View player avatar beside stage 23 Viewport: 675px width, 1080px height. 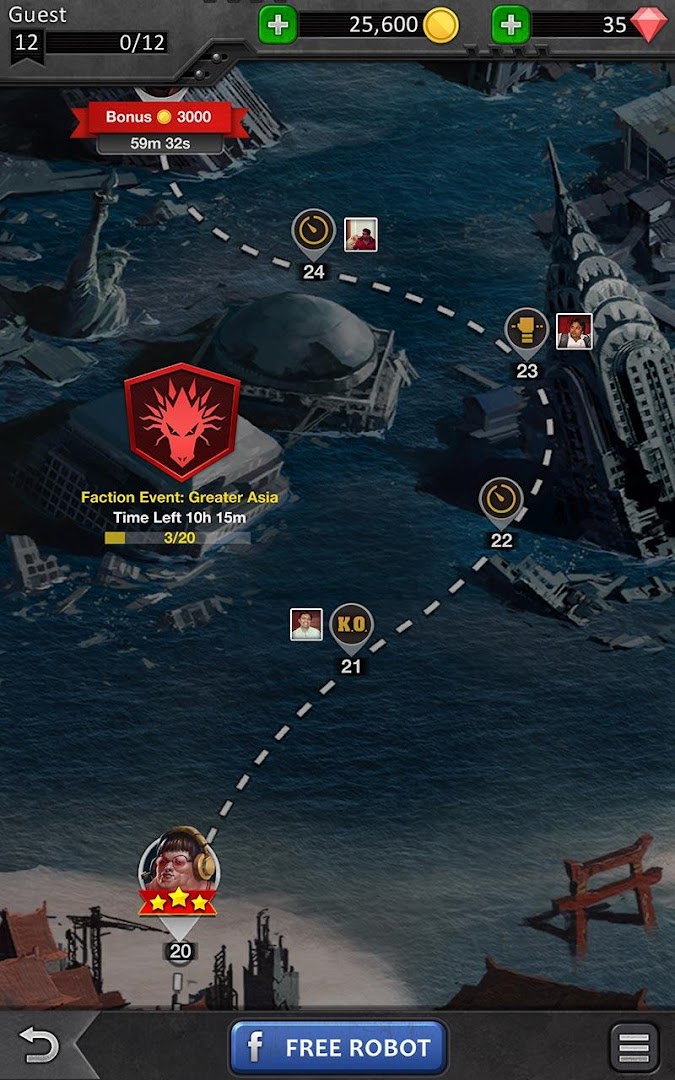pyautogui.click(x=574, y=331)
